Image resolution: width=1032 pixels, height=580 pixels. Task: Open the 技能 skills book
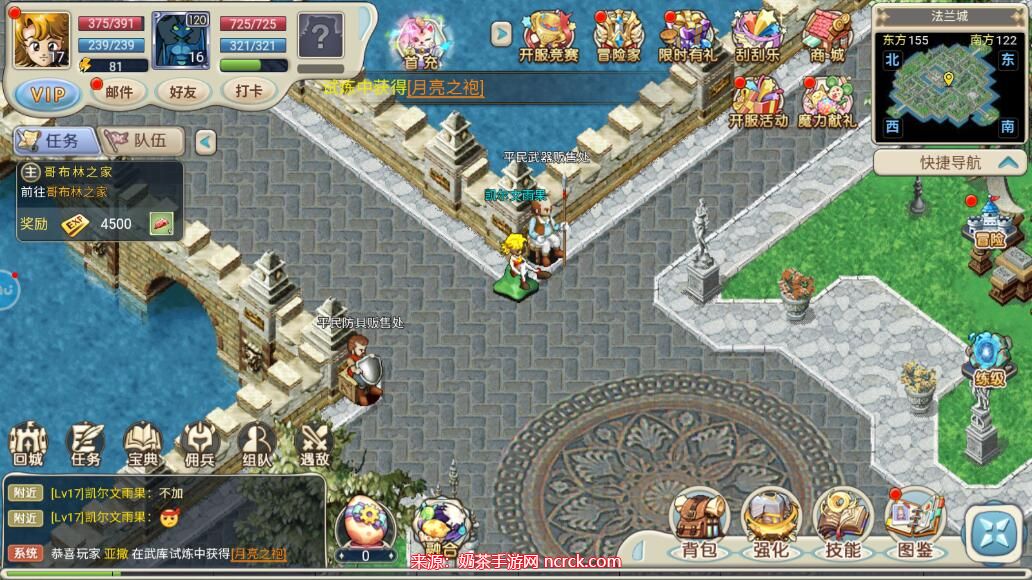(x=843, y=523)
